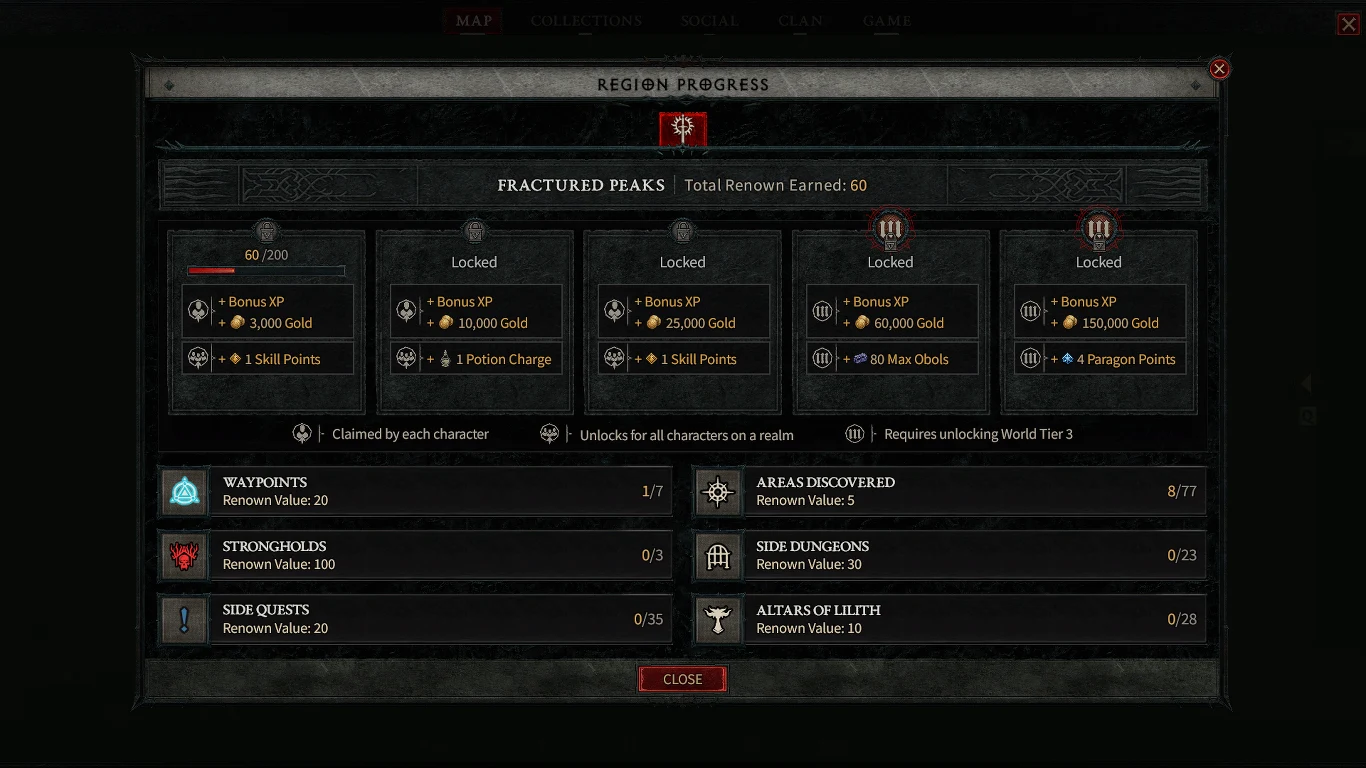Click the locked helm icon on second reward tier

click(x=473, y=231)
